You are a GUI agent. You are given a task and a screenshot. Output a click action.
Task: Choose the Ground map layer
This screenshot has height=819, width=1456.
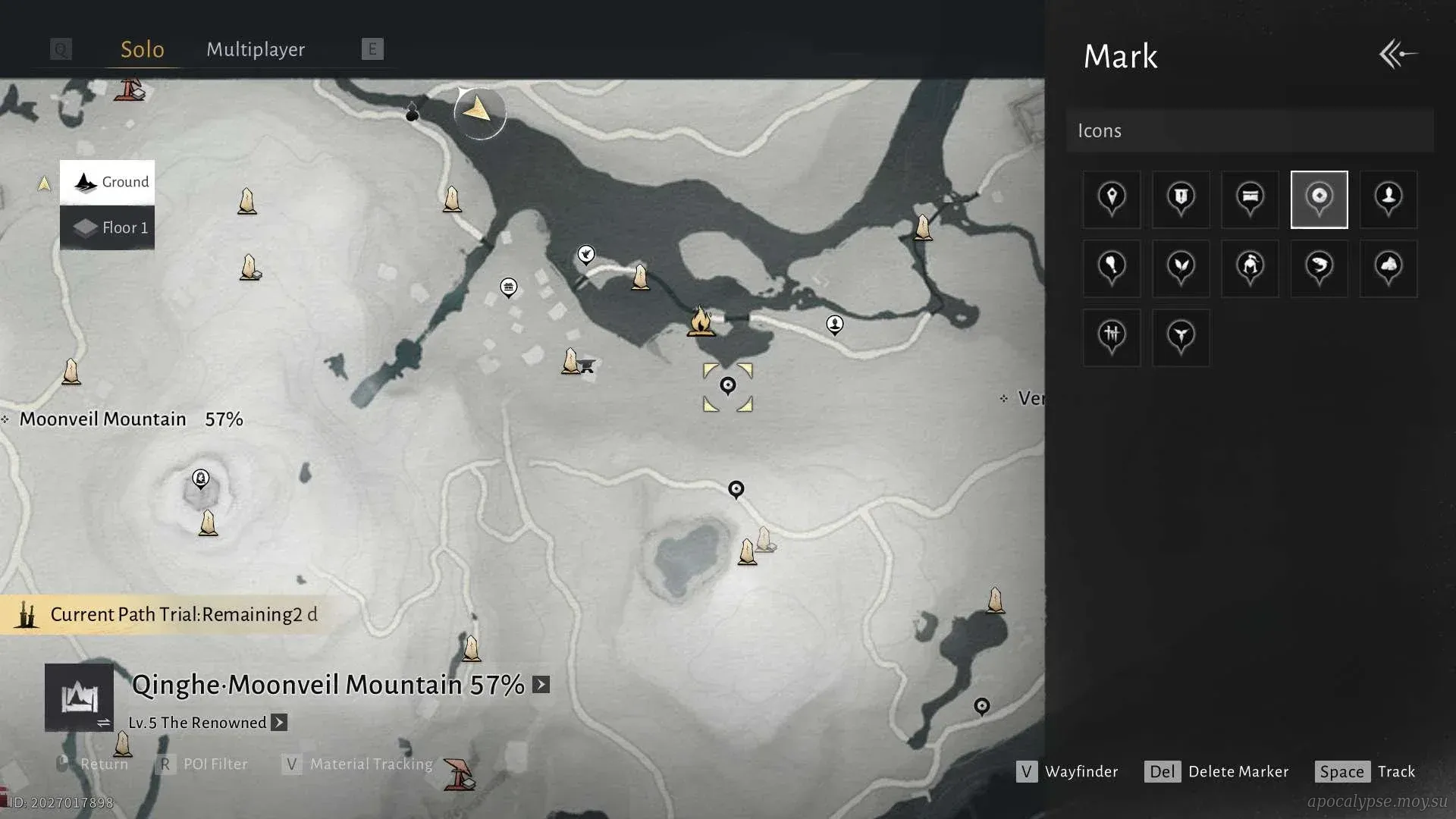[x=108, y=182]
